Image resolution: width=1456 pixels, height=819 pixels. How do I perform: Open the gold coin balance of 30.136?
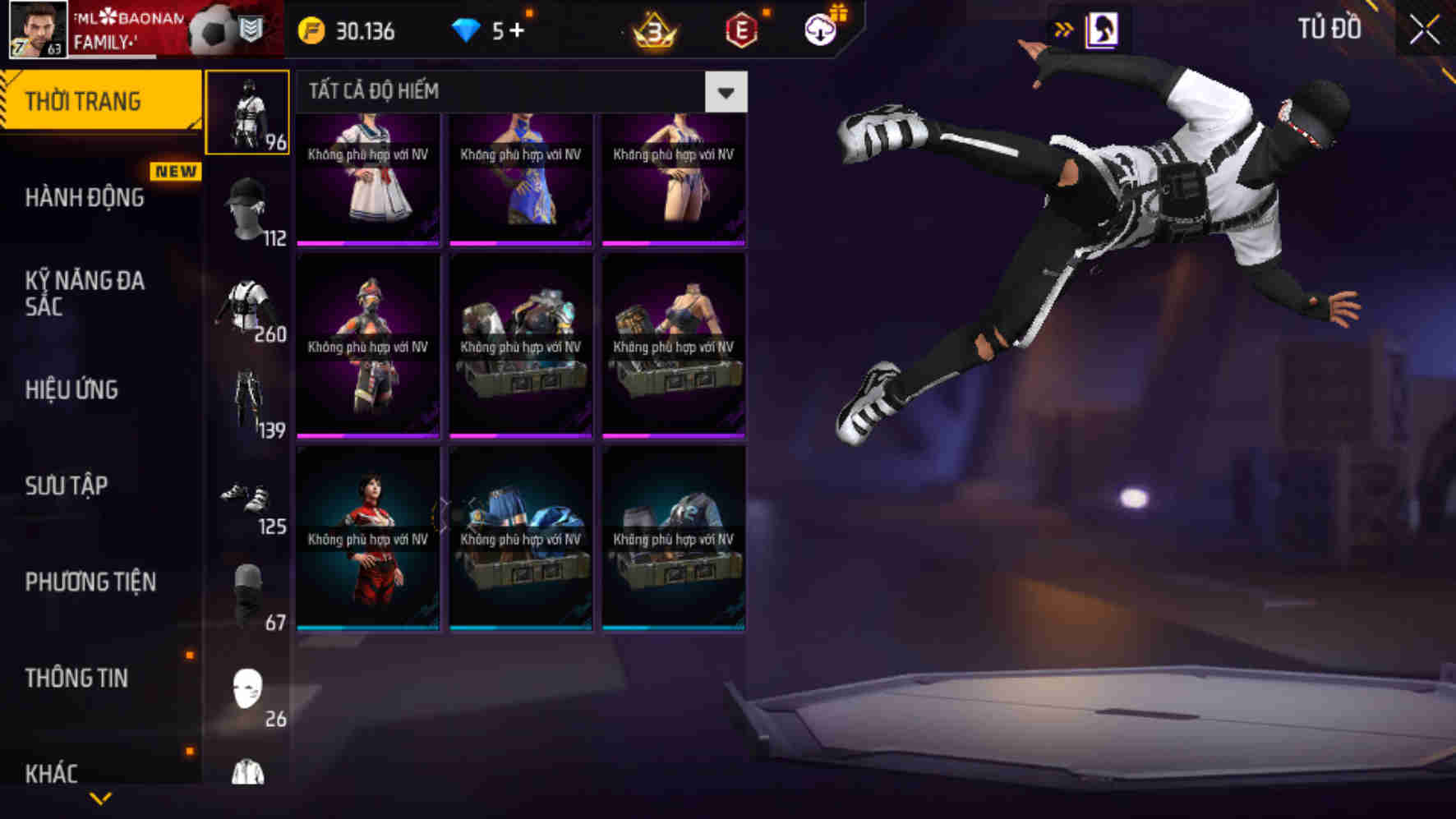pos(353,32)
